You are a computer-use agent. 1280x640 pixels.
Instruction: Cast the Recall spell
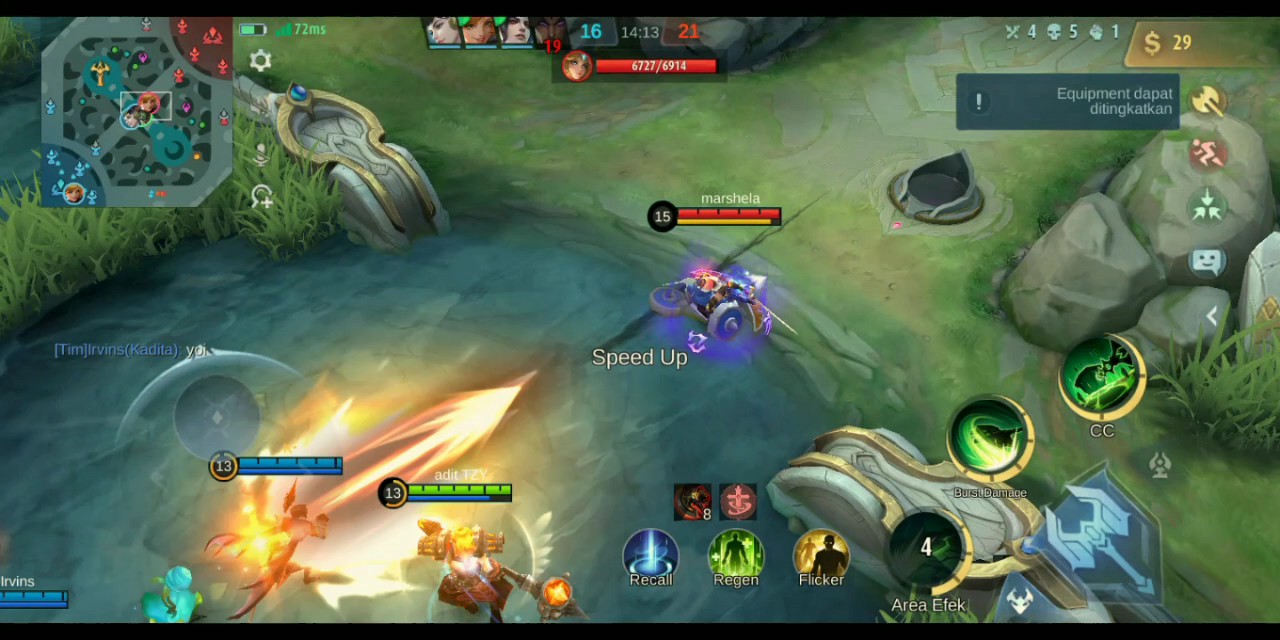[x=651, y=555]
